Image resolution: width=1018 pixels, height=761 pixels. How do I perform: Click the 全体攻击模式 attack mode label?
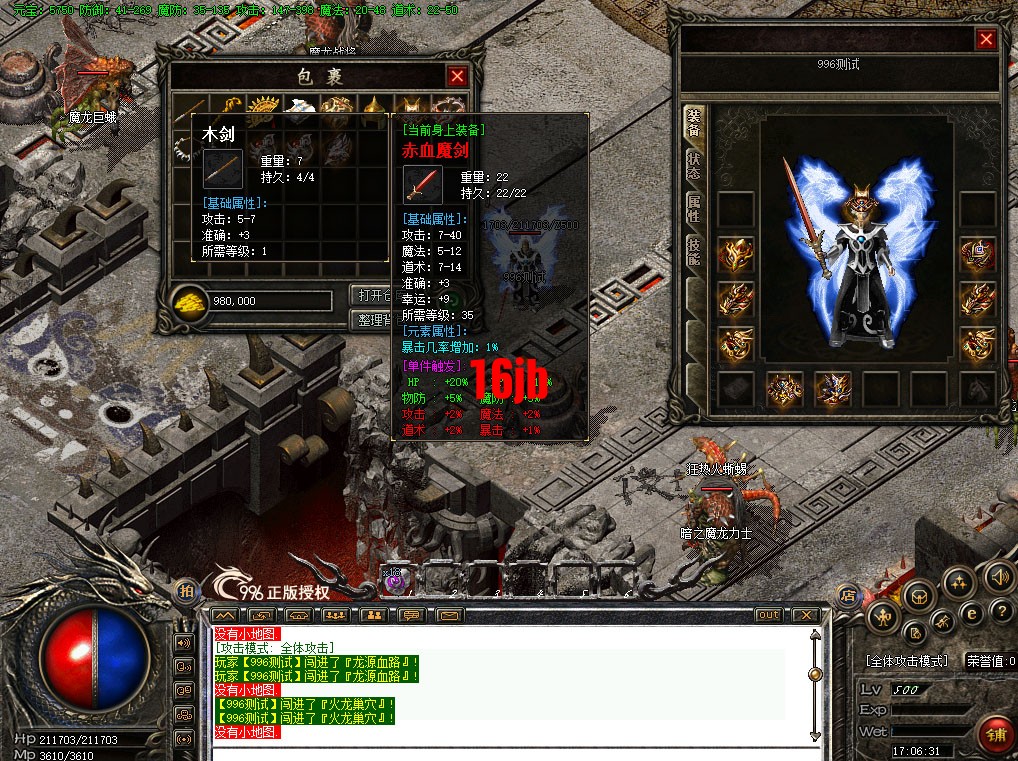point(905,661)
